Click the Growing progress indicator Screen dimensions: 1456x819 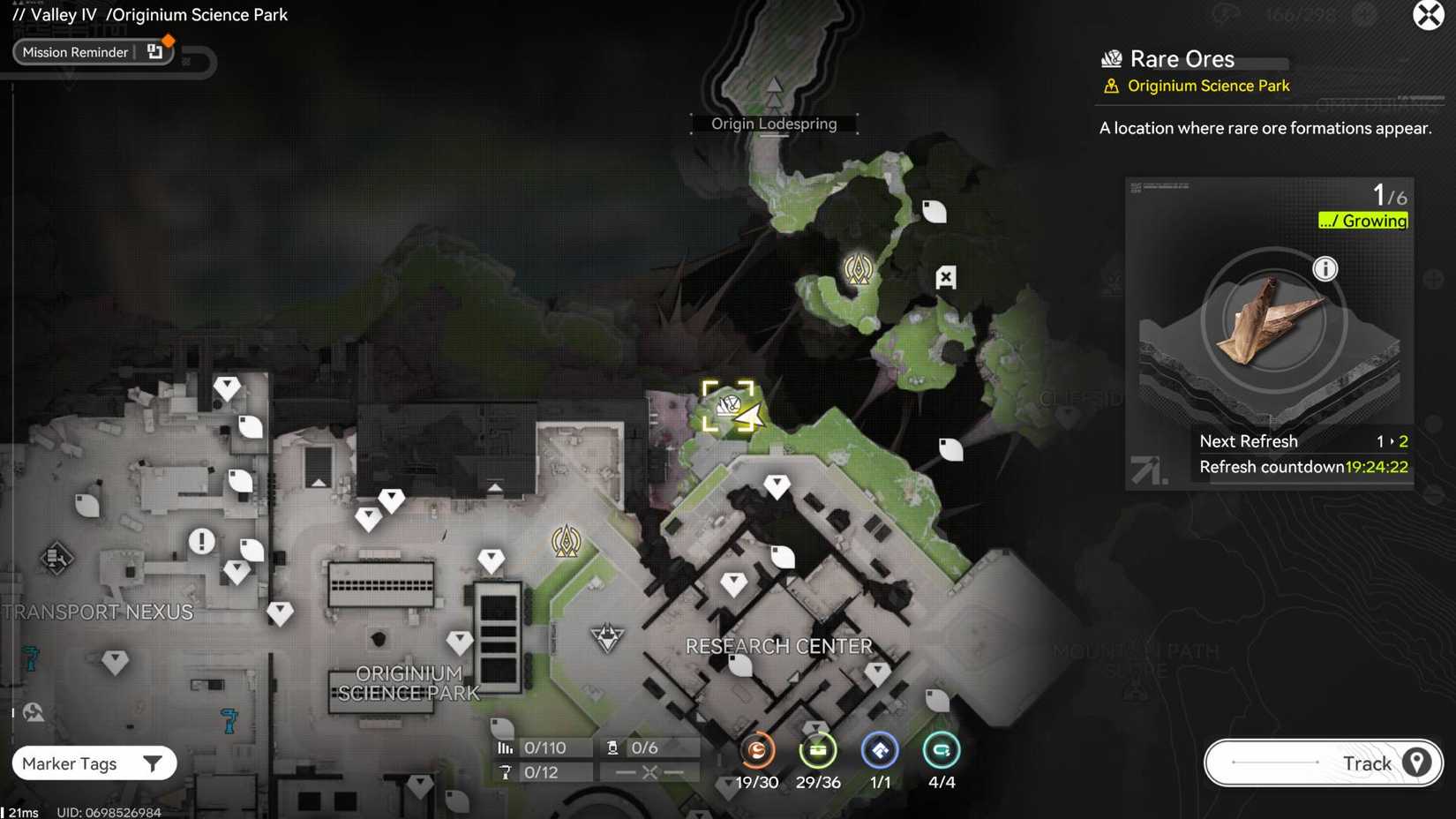point(1362,221)
